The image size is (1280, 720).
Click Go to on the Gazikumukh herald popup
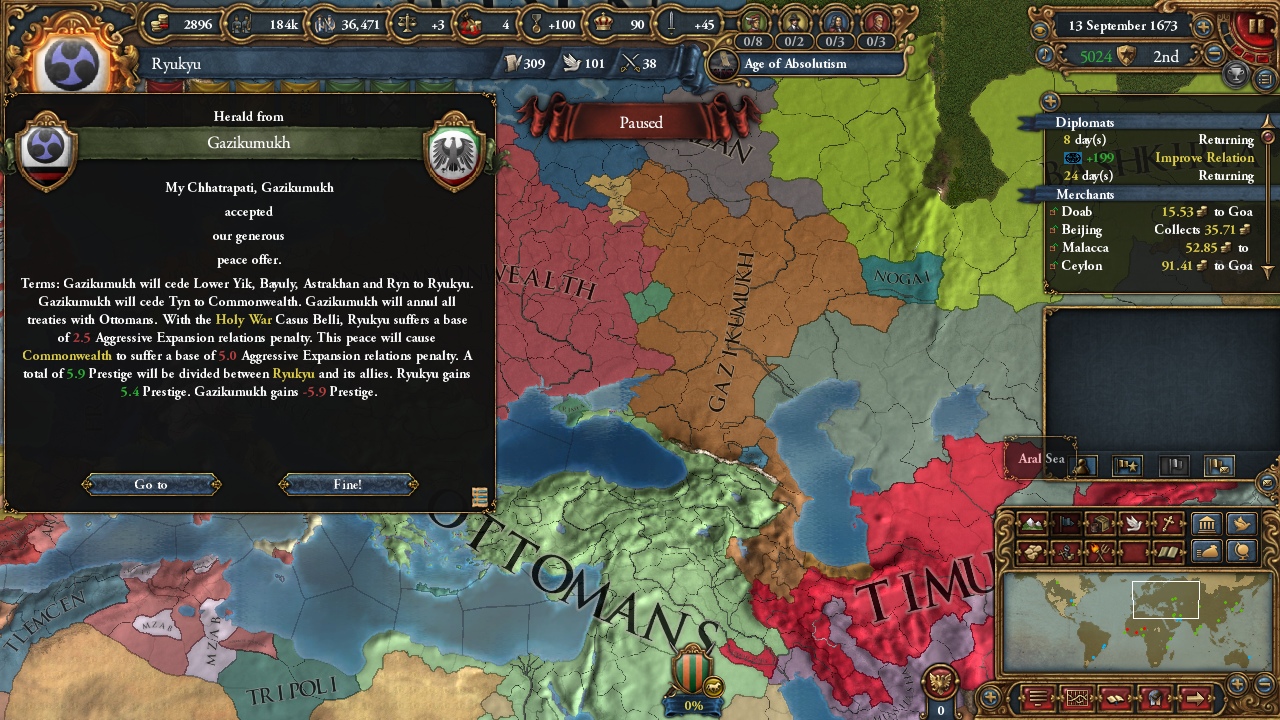click(x=151, y=484)
